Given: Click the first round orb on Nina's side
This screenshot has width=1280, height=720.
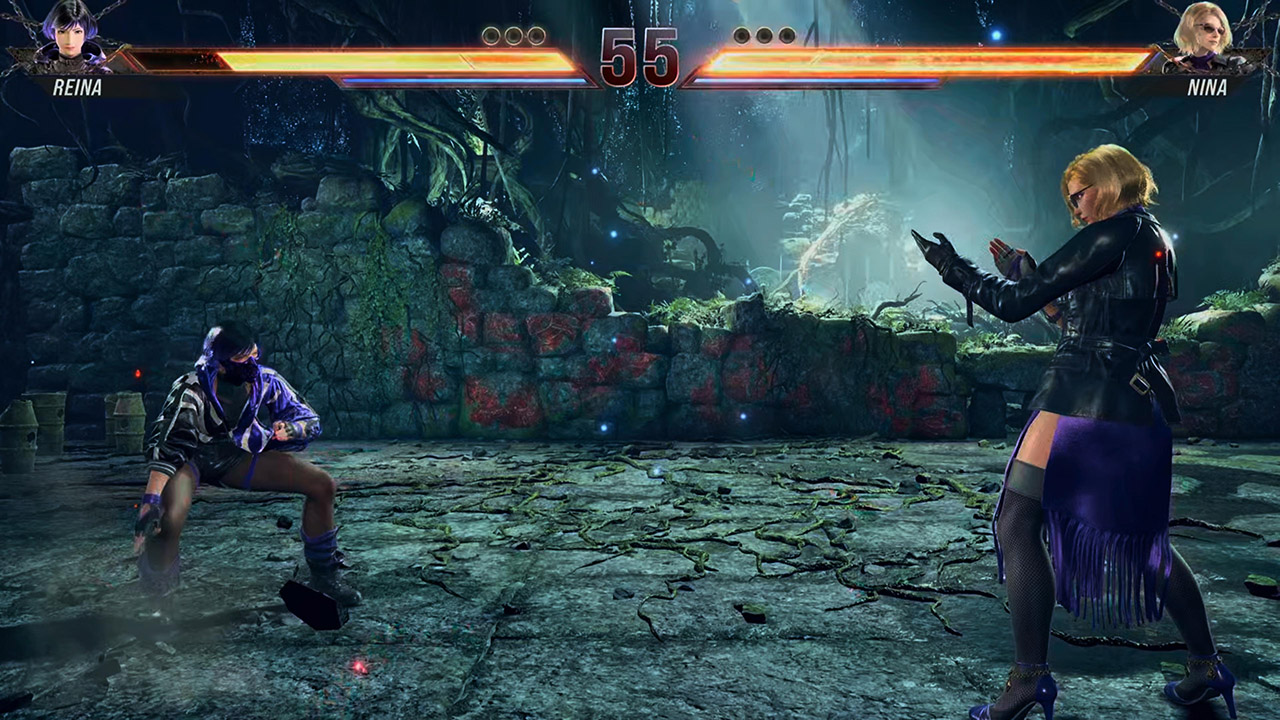Looking at the screenshot, I should [742, 35].
